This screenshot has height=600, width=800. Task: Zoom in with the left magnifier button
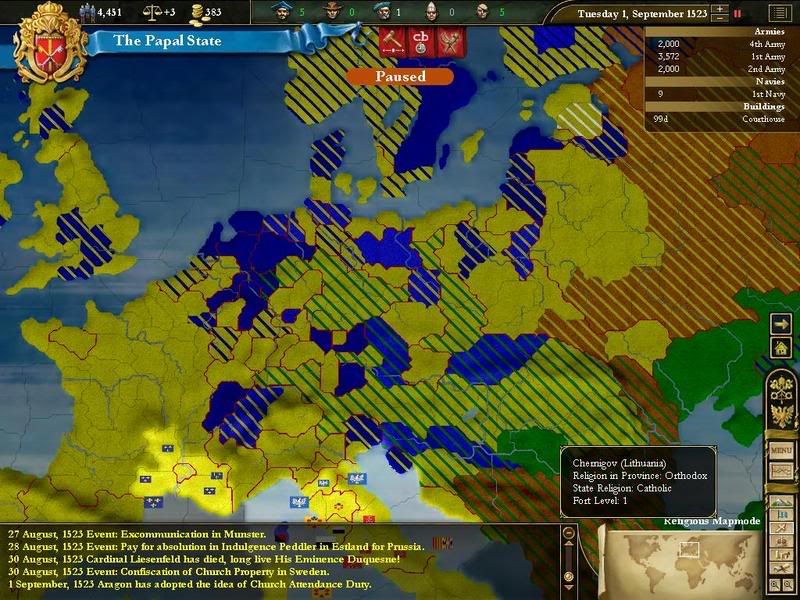click(775, 583)
